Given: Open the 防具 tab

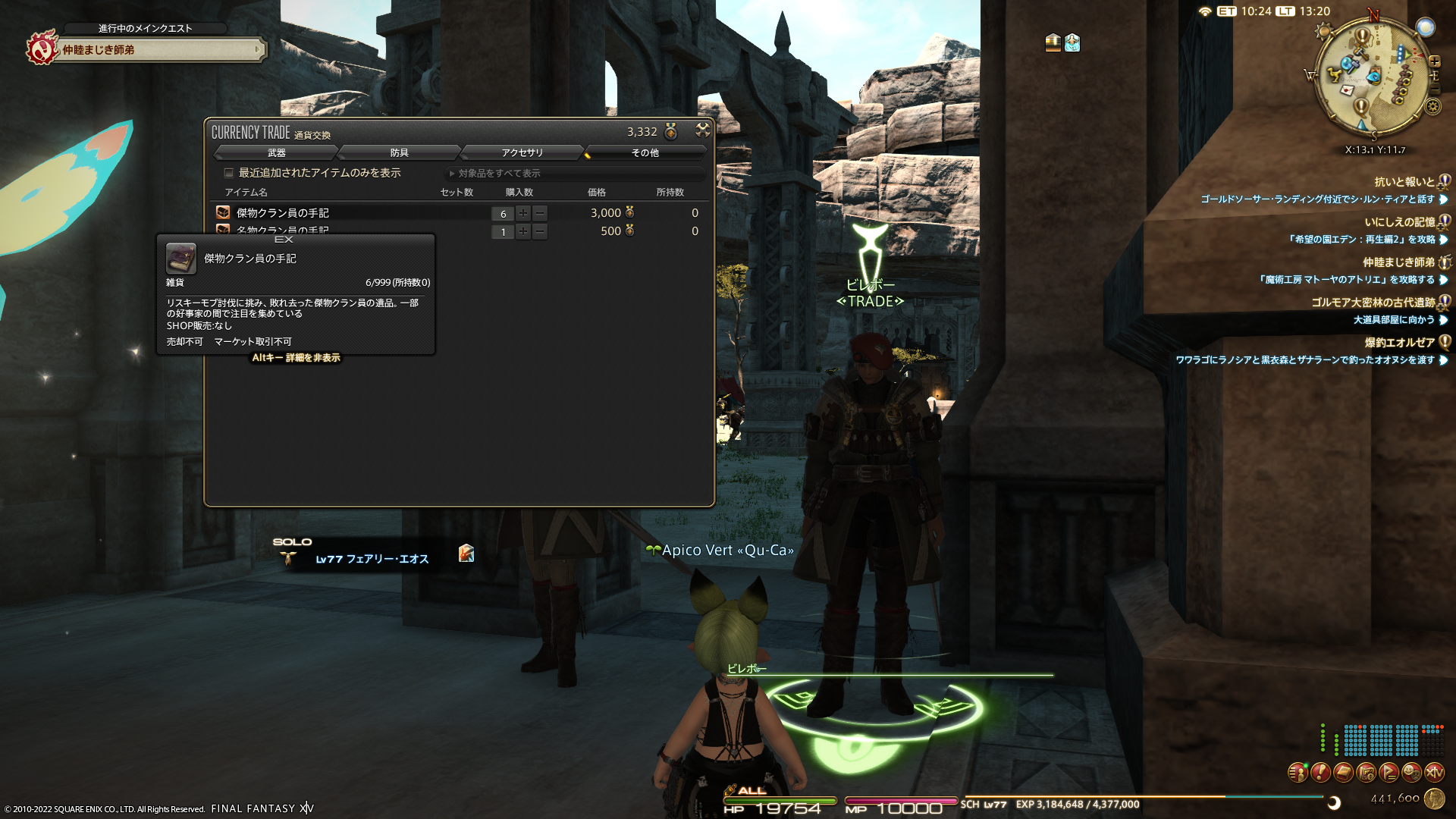Looking at the screenshot, I should (x=400, y=153).
